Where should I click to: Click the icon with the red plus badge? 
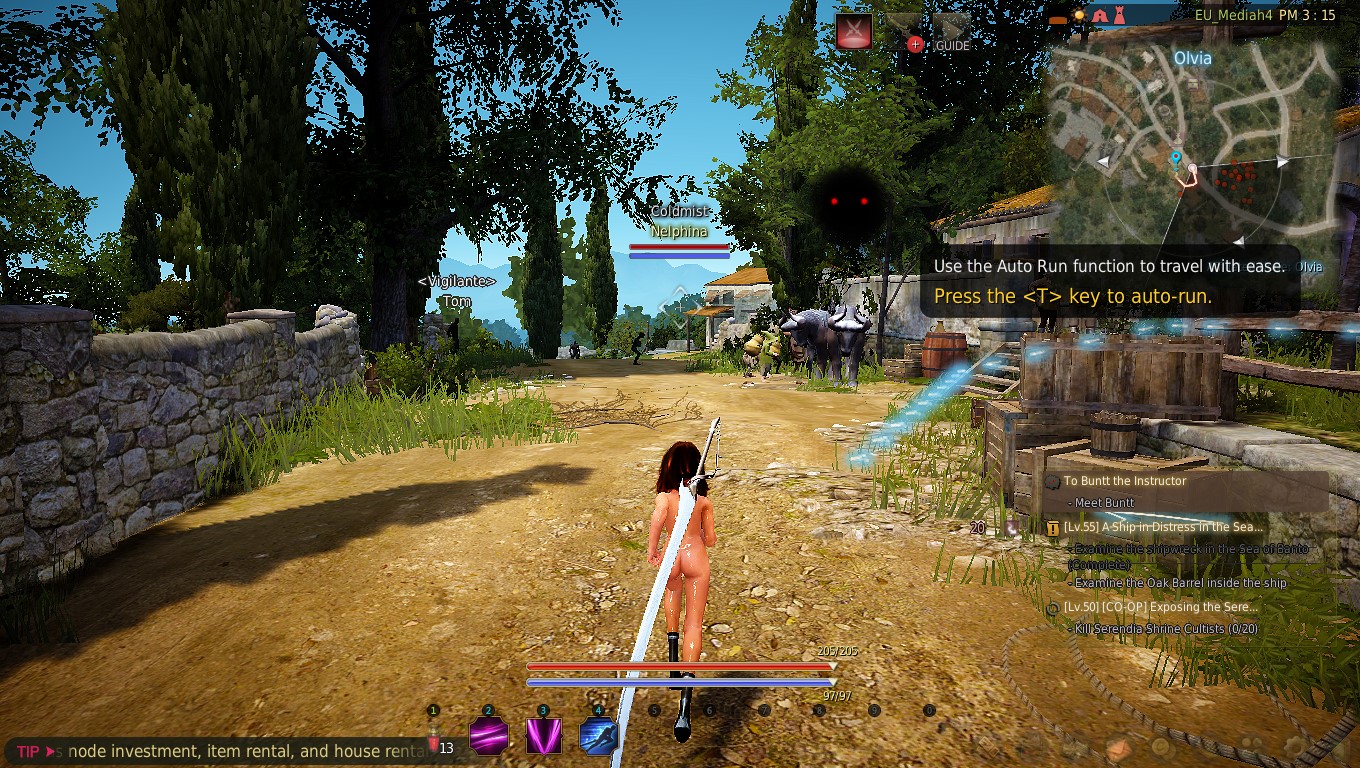(x=905, y=31)
